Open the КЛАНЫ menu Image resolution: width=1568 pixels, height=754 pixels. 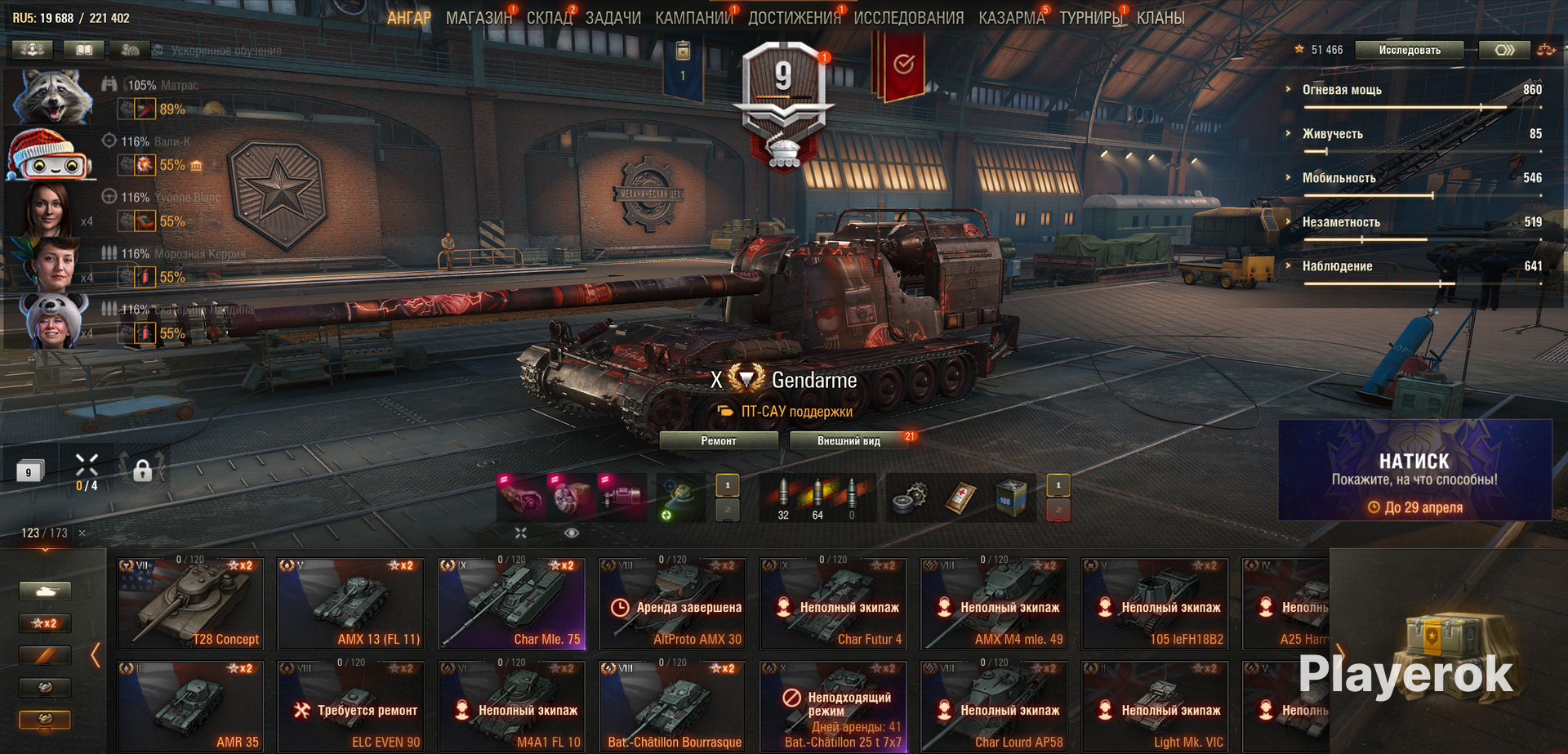(x=1160, y=18)
